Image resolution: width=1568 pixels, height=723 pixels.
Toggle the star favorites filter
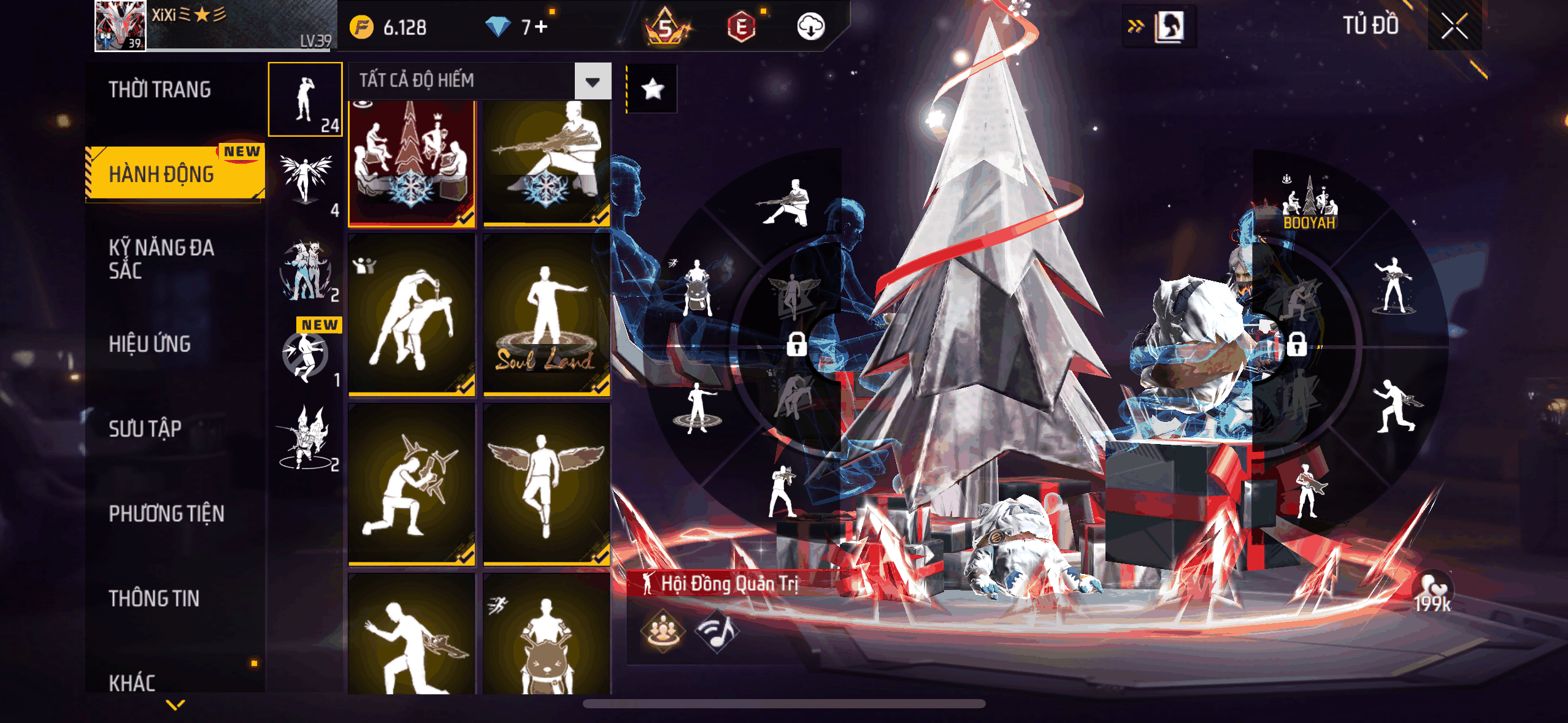pos(652,89)
